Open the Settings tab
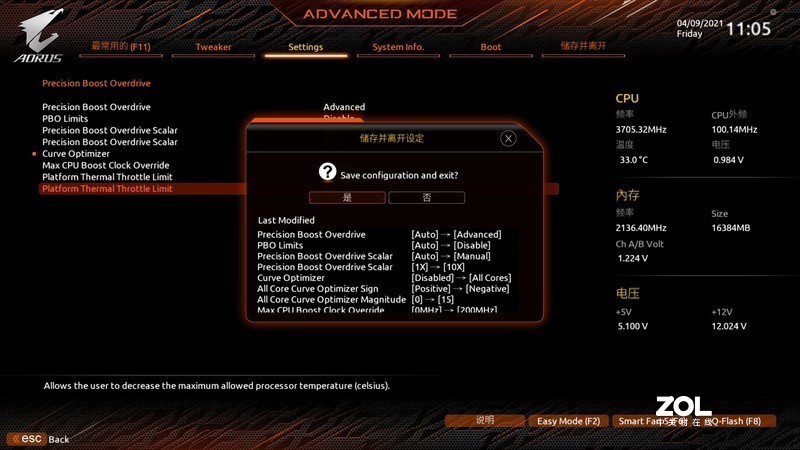 pyautogui.click(x=305, y=47)
